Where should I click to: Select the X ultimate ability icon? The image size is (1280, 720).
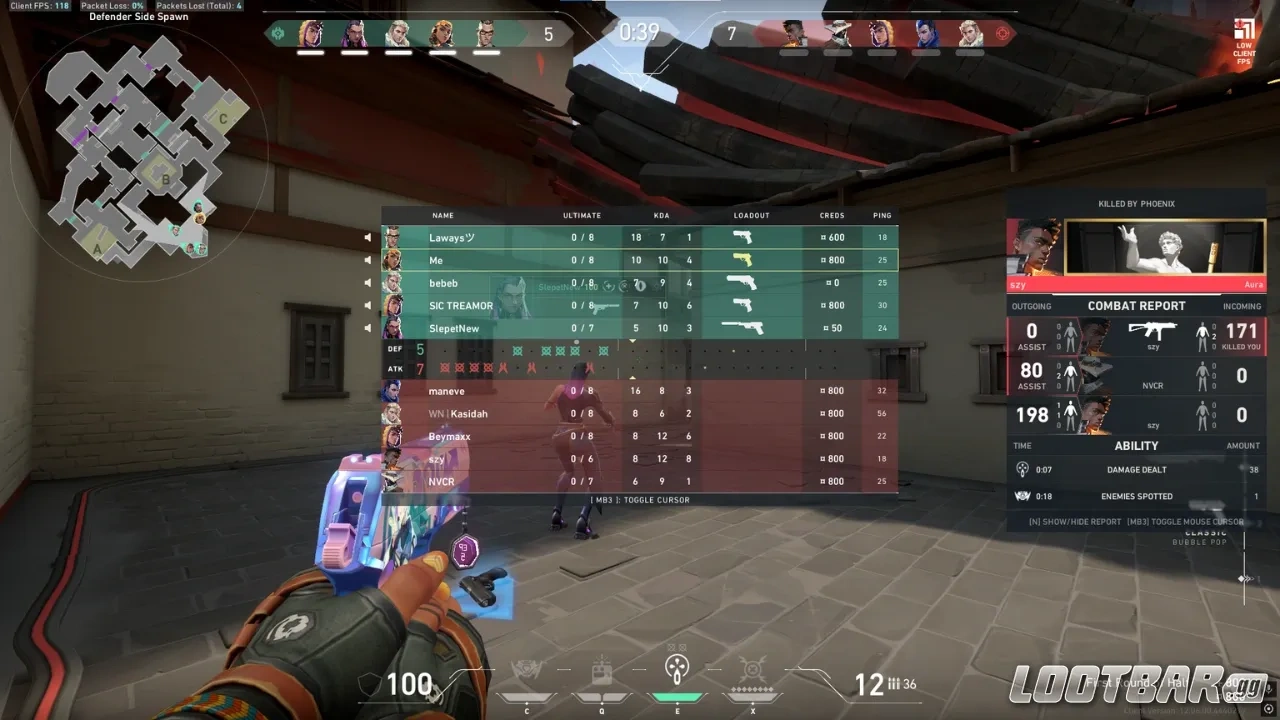(752, 668)
